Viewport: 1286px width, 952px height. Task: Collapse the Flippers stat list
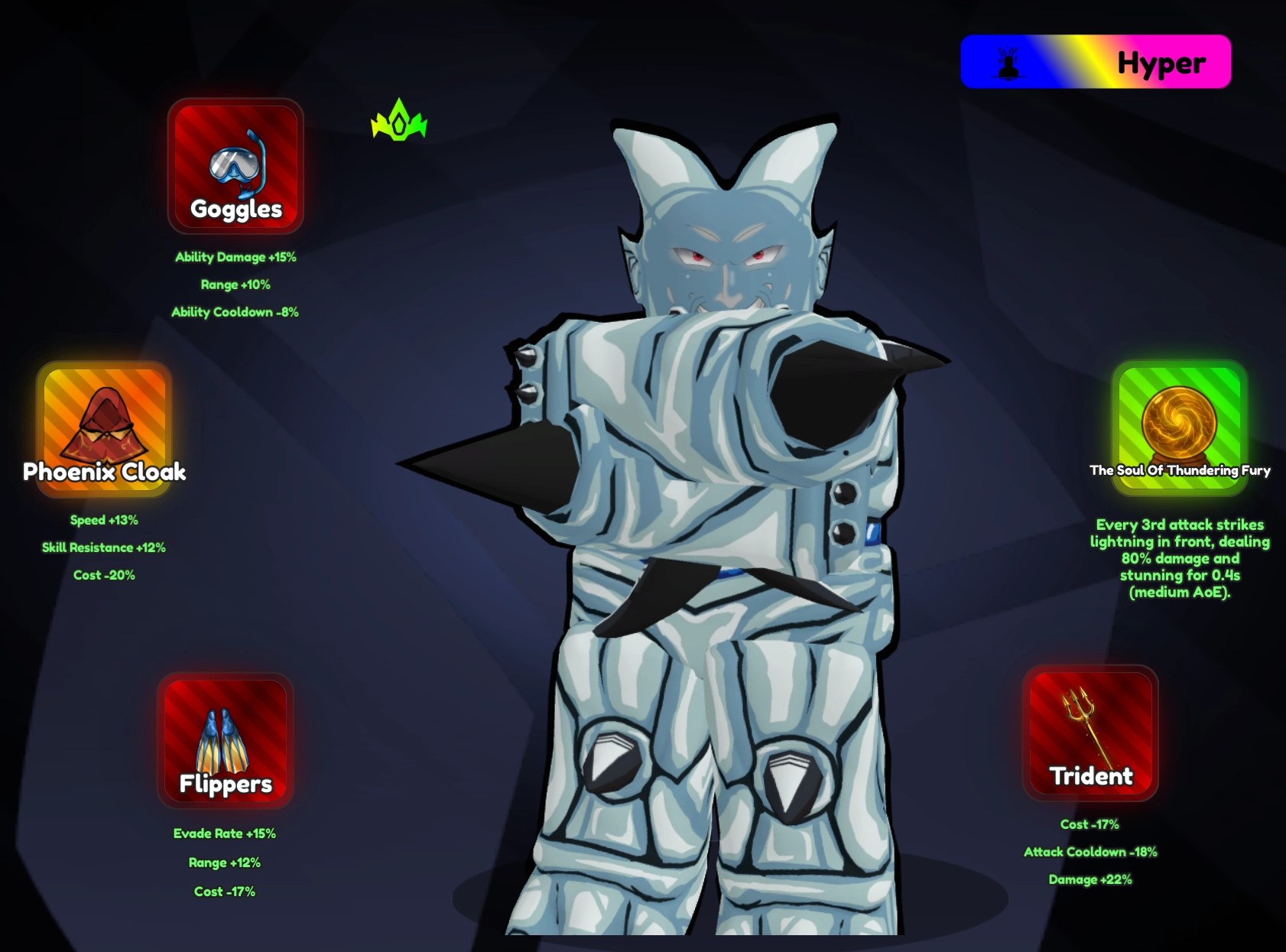tap(224, 863)
